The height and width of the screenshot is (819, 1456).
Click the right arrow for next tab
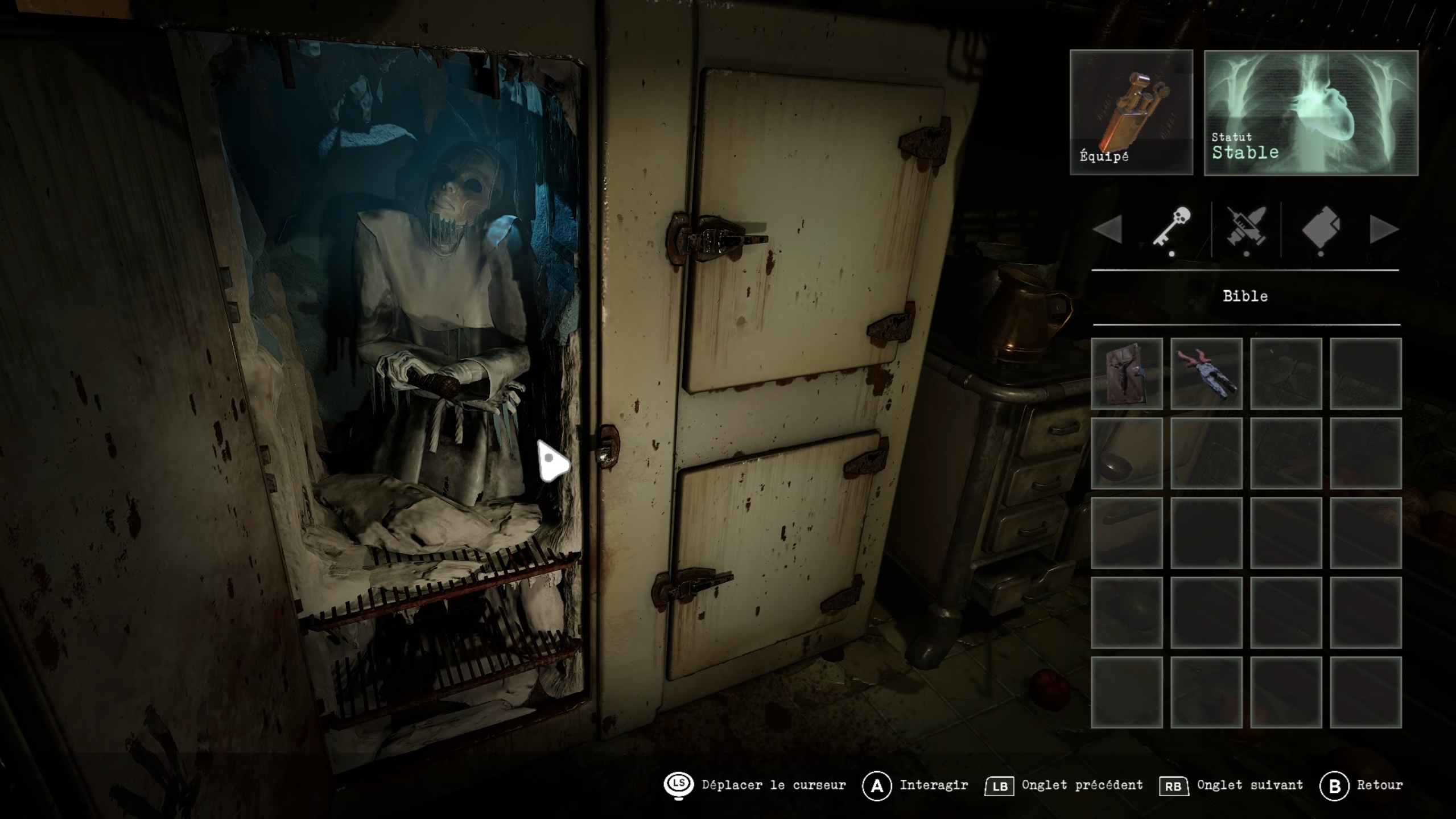click(1383, 229)
